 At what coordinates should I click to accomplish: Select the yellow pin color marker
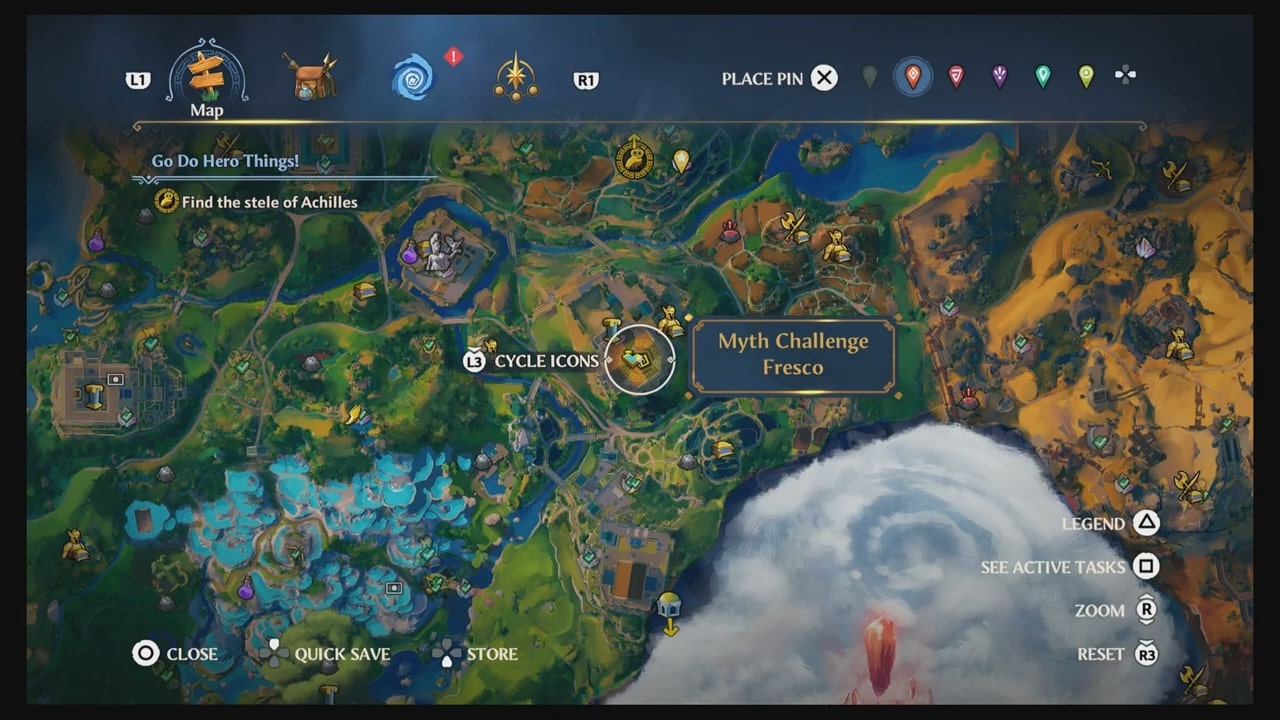tap(1084, 74)
